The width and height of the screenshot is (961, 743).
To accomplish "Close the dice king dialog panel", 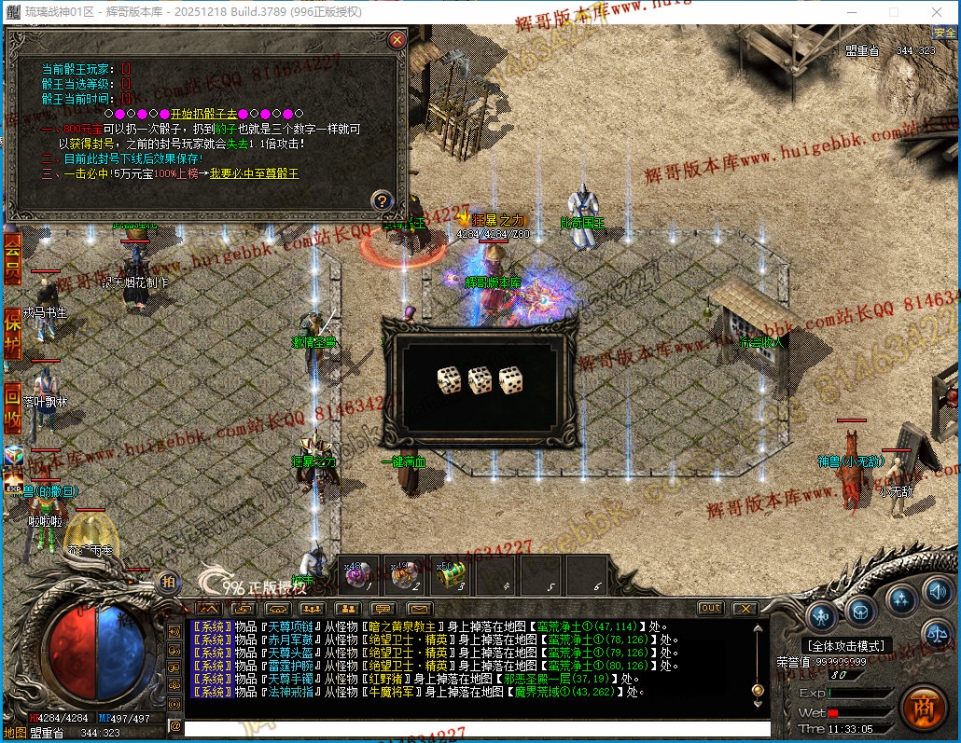I will pos(397,40).
